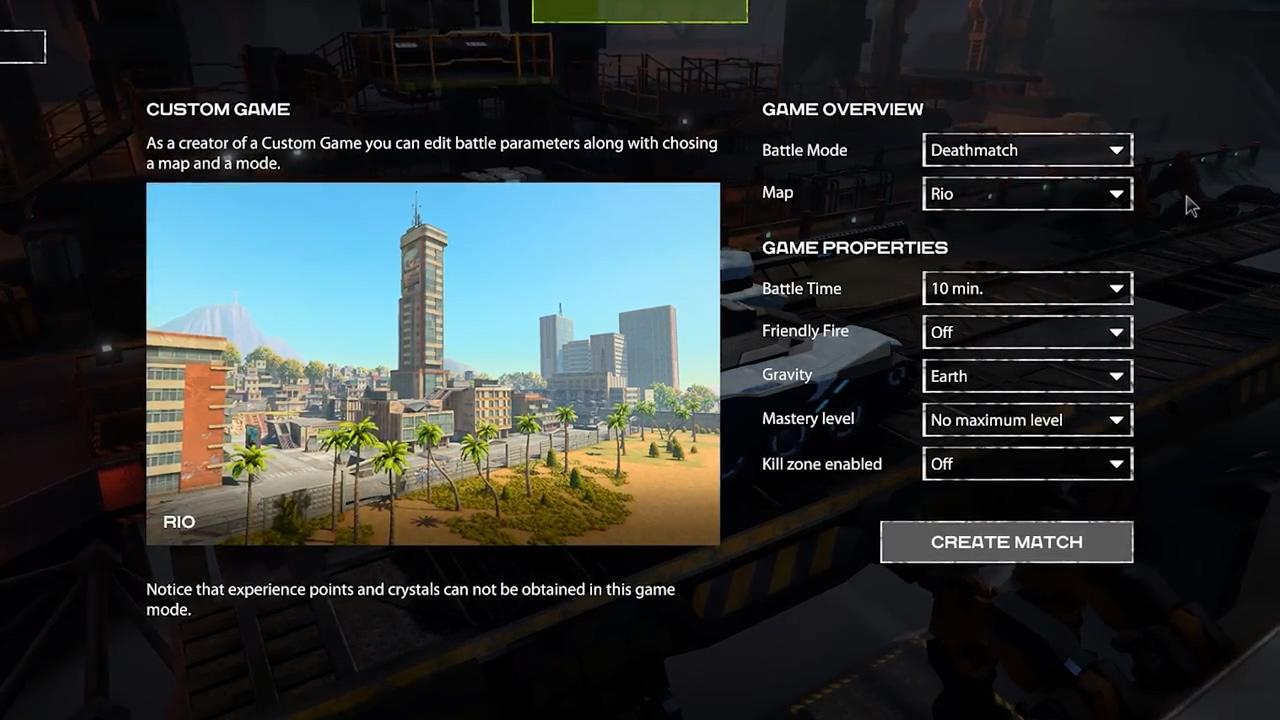
Task: Click the Gravity dropdown arrow
Action: pyautogui.click(x=1116, y=376)
